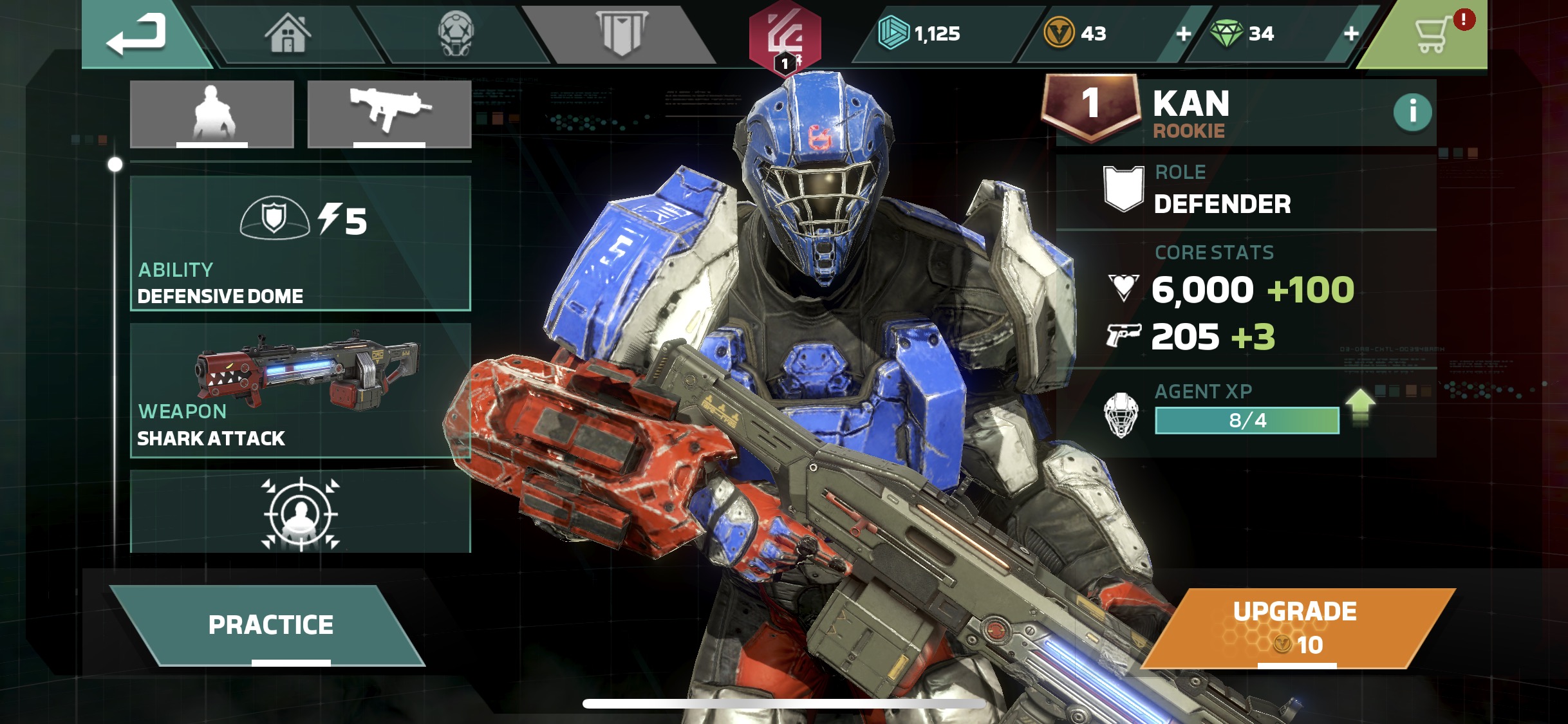Open the red hexagon rank emblem
The image size is (1568, 724).
[x=785, y=37]
